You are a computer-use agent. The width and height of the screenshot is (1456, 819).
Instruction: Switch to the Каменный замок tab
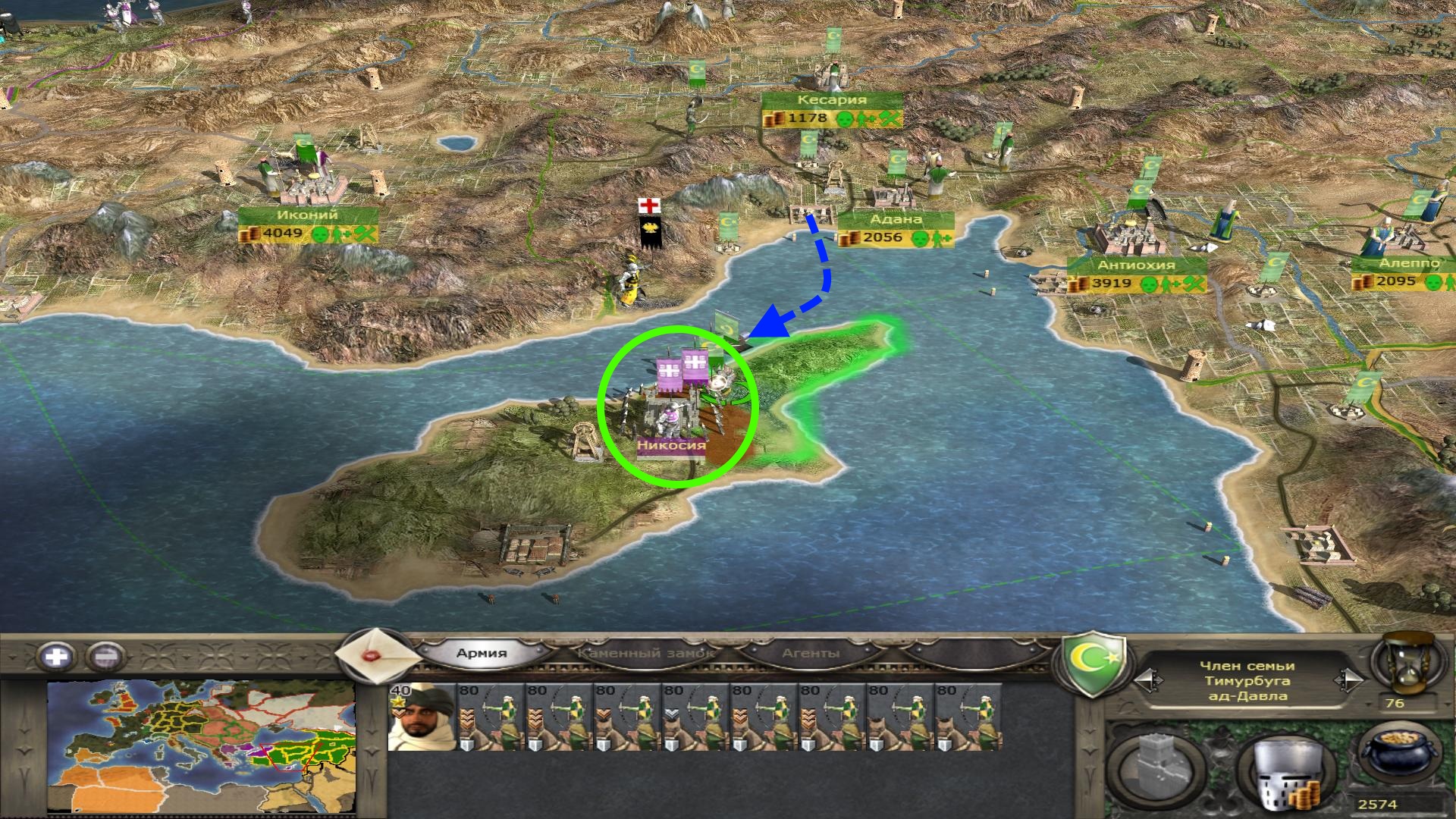(x=645, y=653)
